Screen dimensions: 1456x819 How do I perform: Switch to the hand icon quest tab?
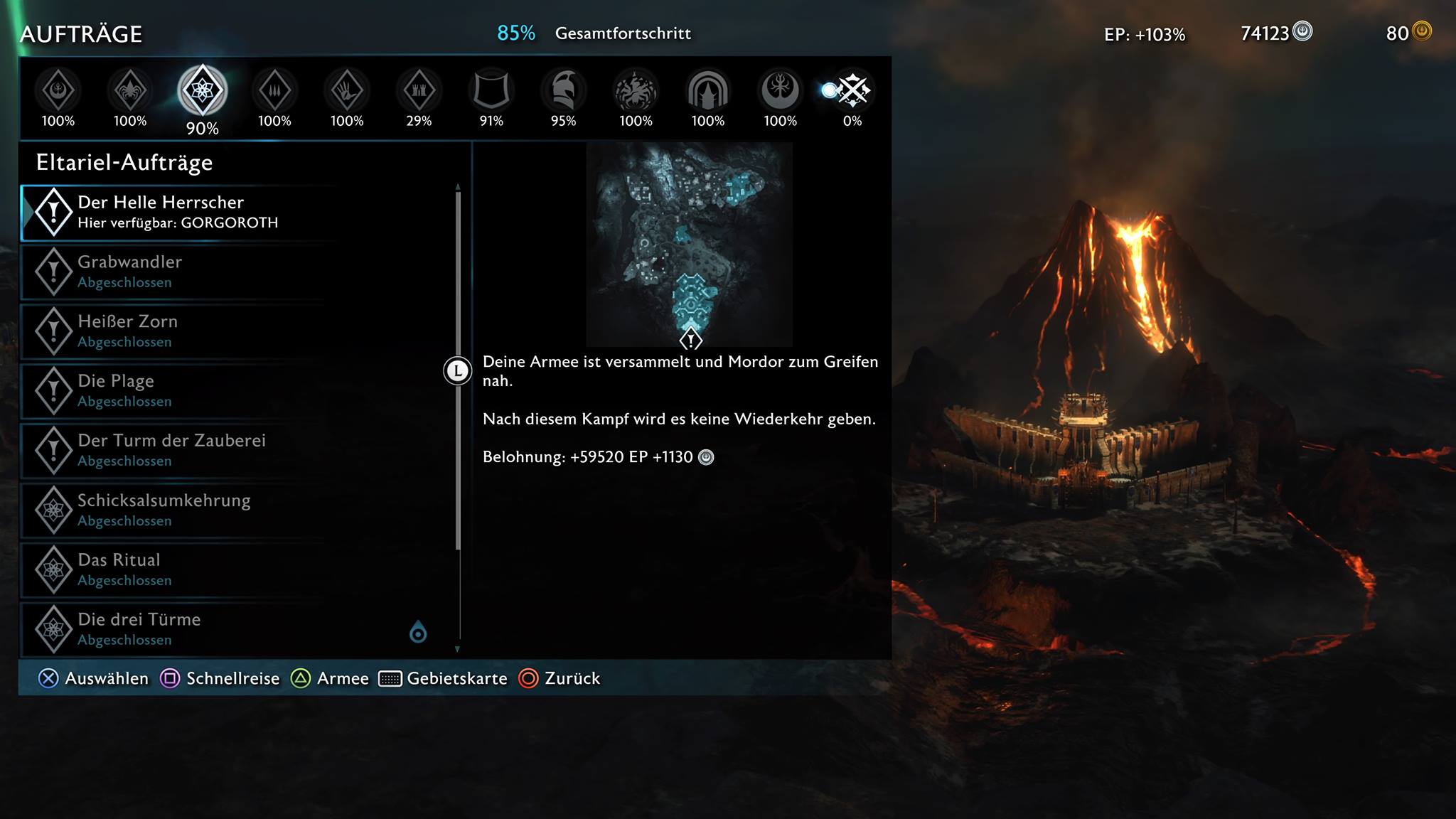tap(347, 91)
